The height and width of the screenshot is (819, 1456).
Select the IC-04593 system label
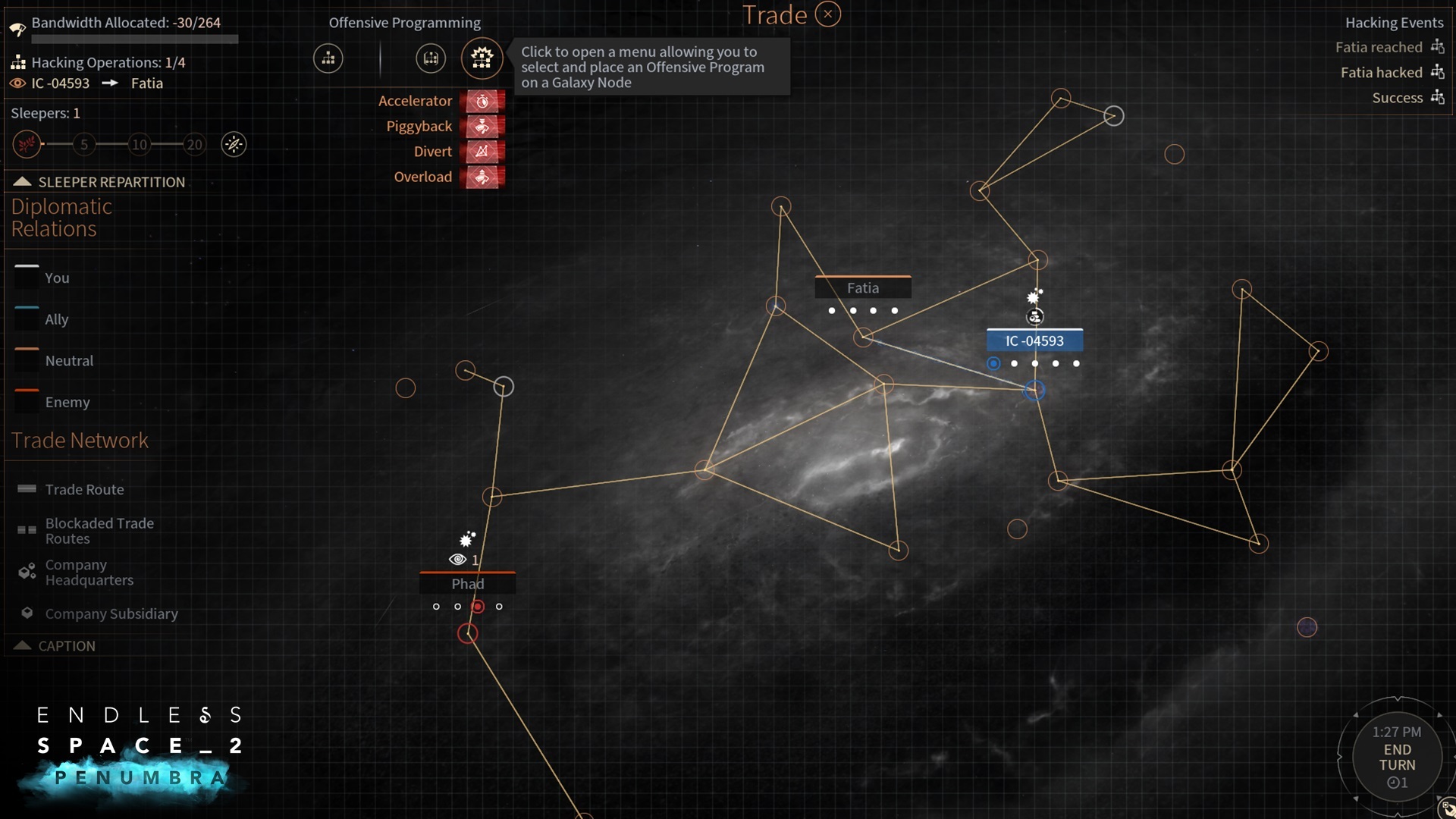coord(1034,341)
